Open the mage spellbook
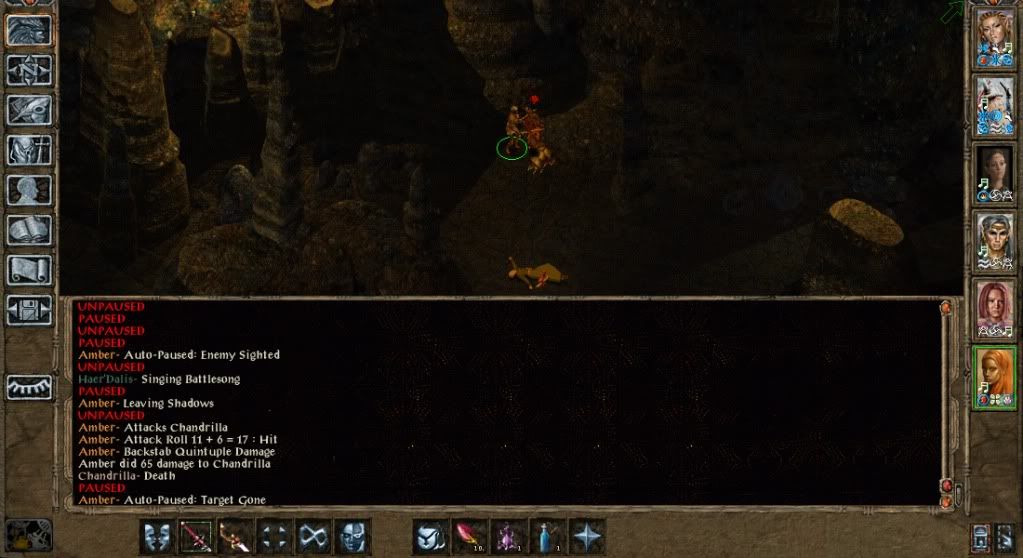Image resolution: width=1023 pixels, height=558 pixels. click(x=29, y=229)
